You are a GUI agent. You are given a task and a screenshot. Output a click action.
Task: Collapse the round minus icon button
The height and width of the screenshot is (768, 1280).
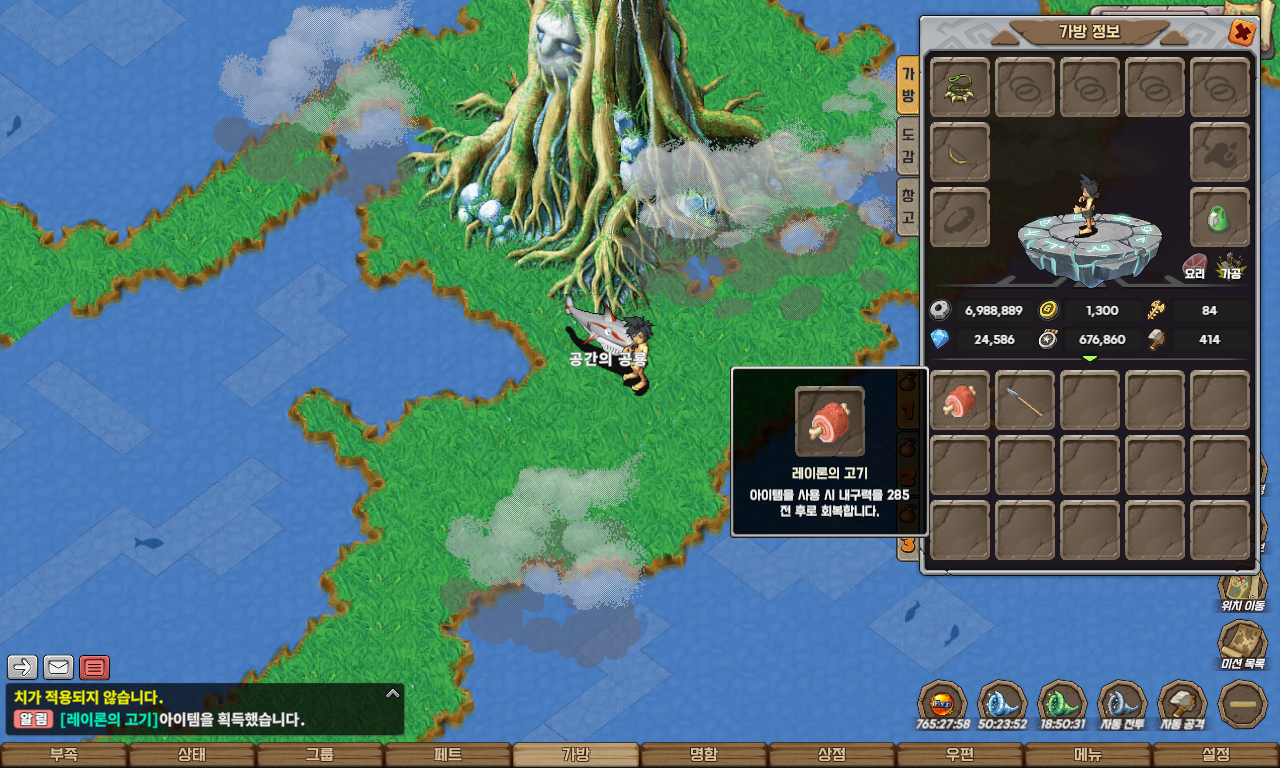point(1244,704)
